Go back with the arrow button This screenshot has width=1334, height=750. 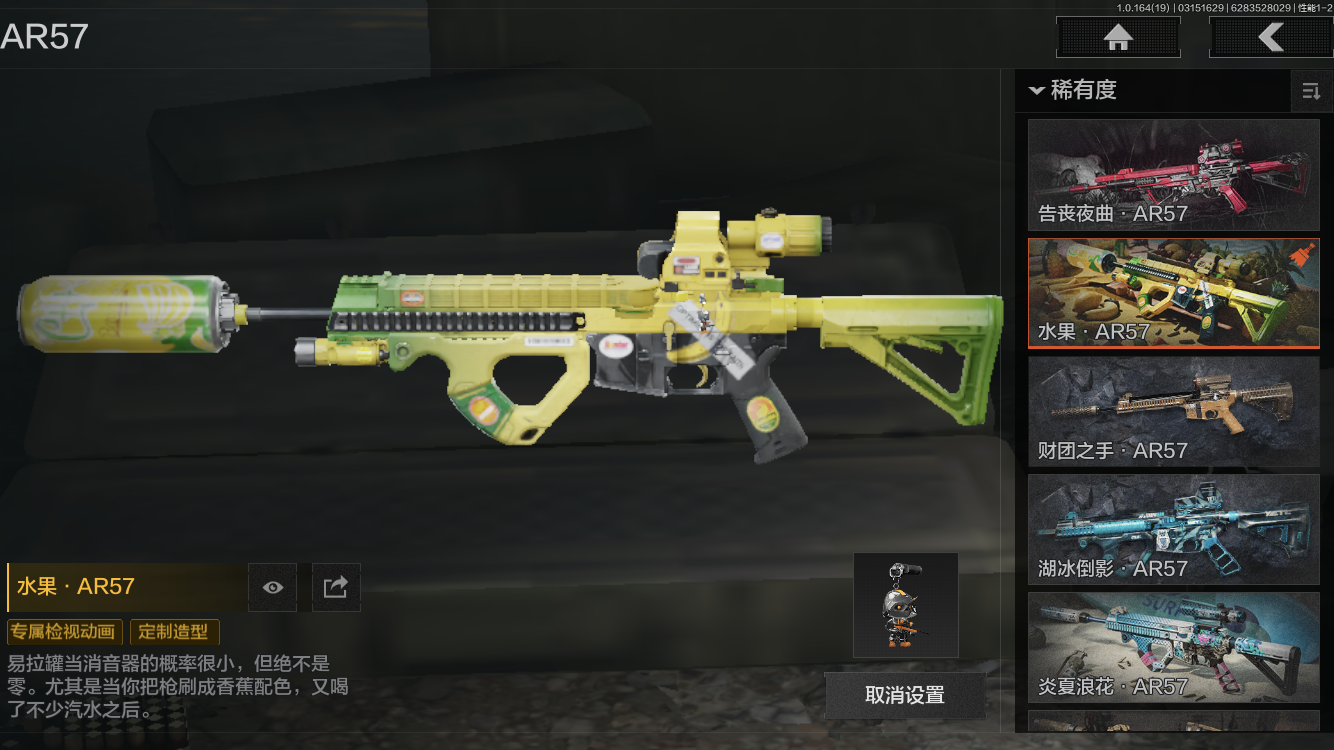pyautogui.click(x=1270, y=38)
